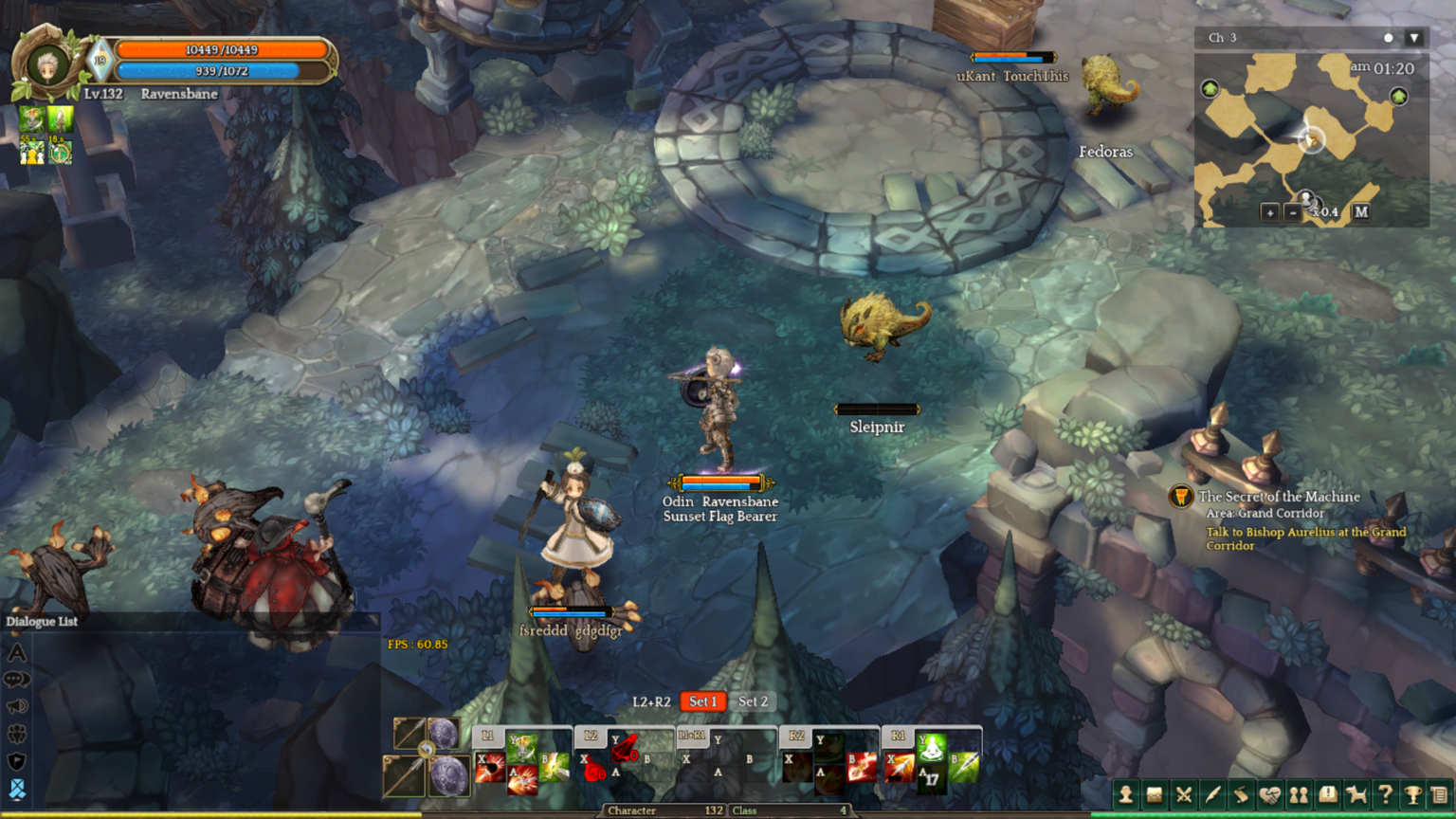Open the trophy achievements menu

point(1413,794)
